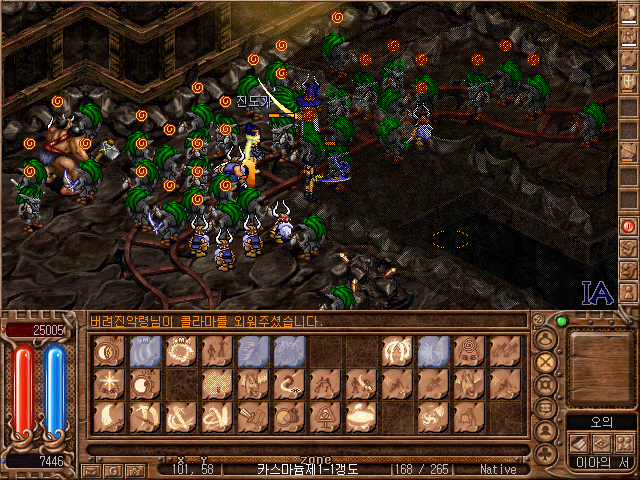Select the hooked arrow skill icon
The image size is (640, 480).
click(x=288, y=383)
